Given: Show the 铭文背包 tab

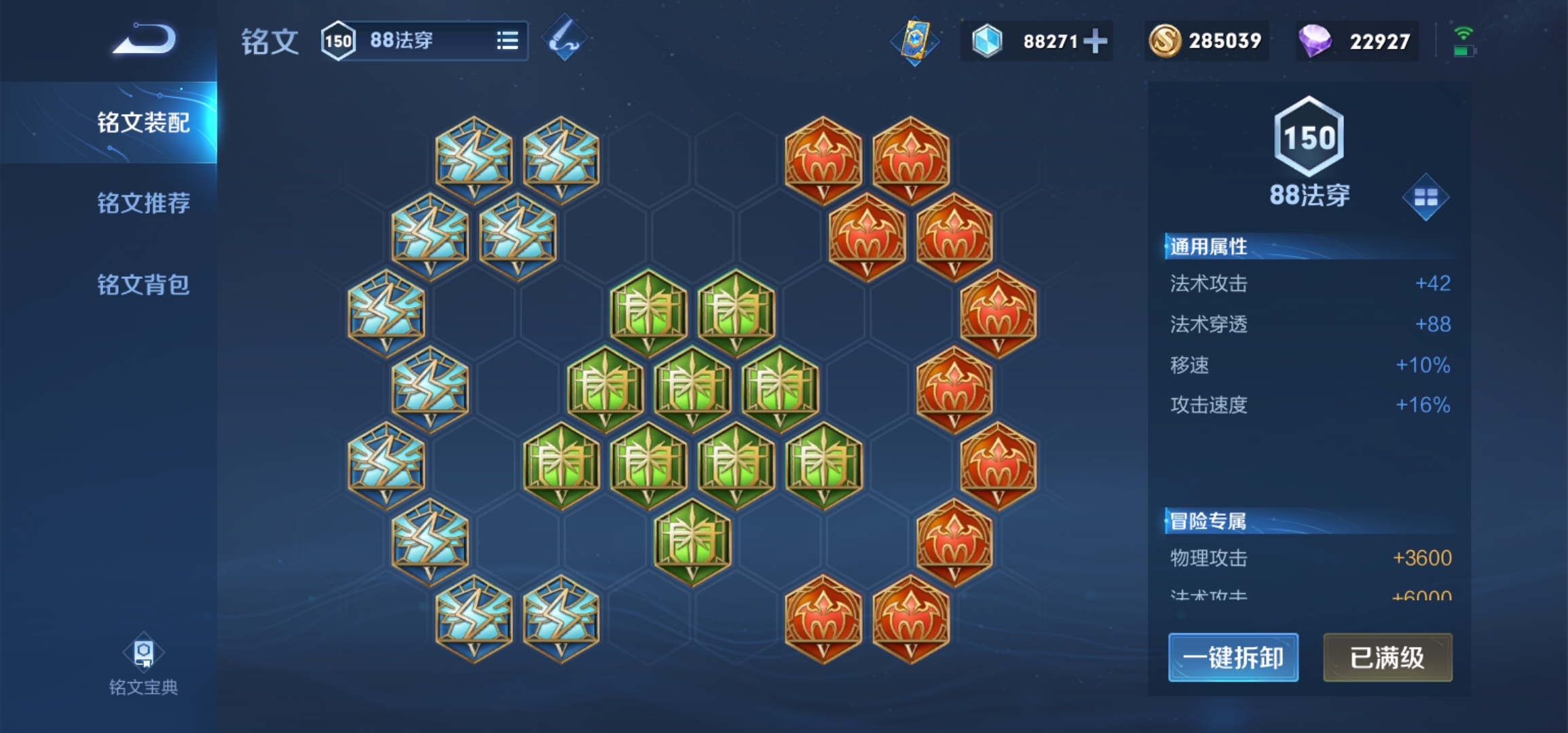Looking at the screenshot, I should (x=143, y=284).
